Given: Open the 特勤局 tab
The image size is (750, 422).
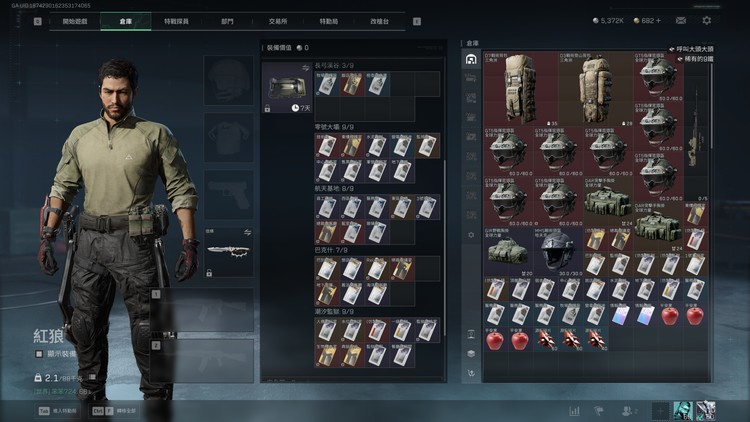Looking at the screenshot, I should click(328, 20).
